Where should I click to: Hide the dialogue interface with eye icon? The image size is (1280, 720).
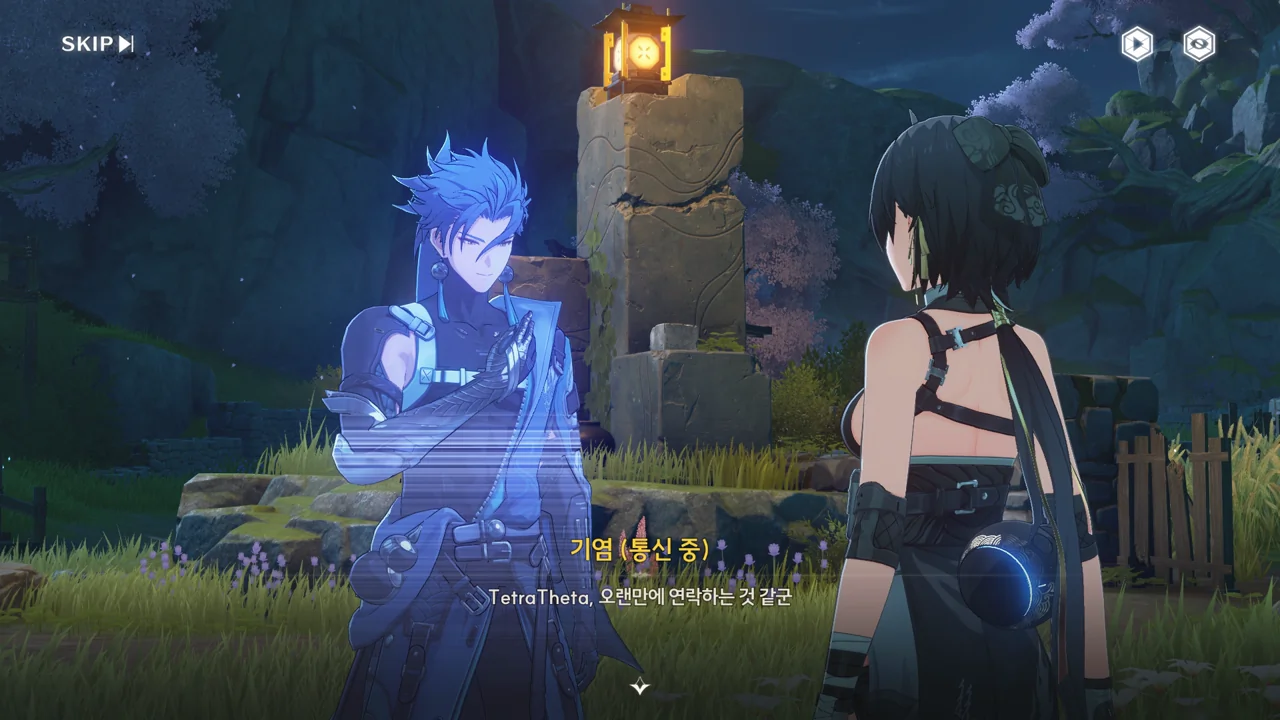coord(1199,44)
